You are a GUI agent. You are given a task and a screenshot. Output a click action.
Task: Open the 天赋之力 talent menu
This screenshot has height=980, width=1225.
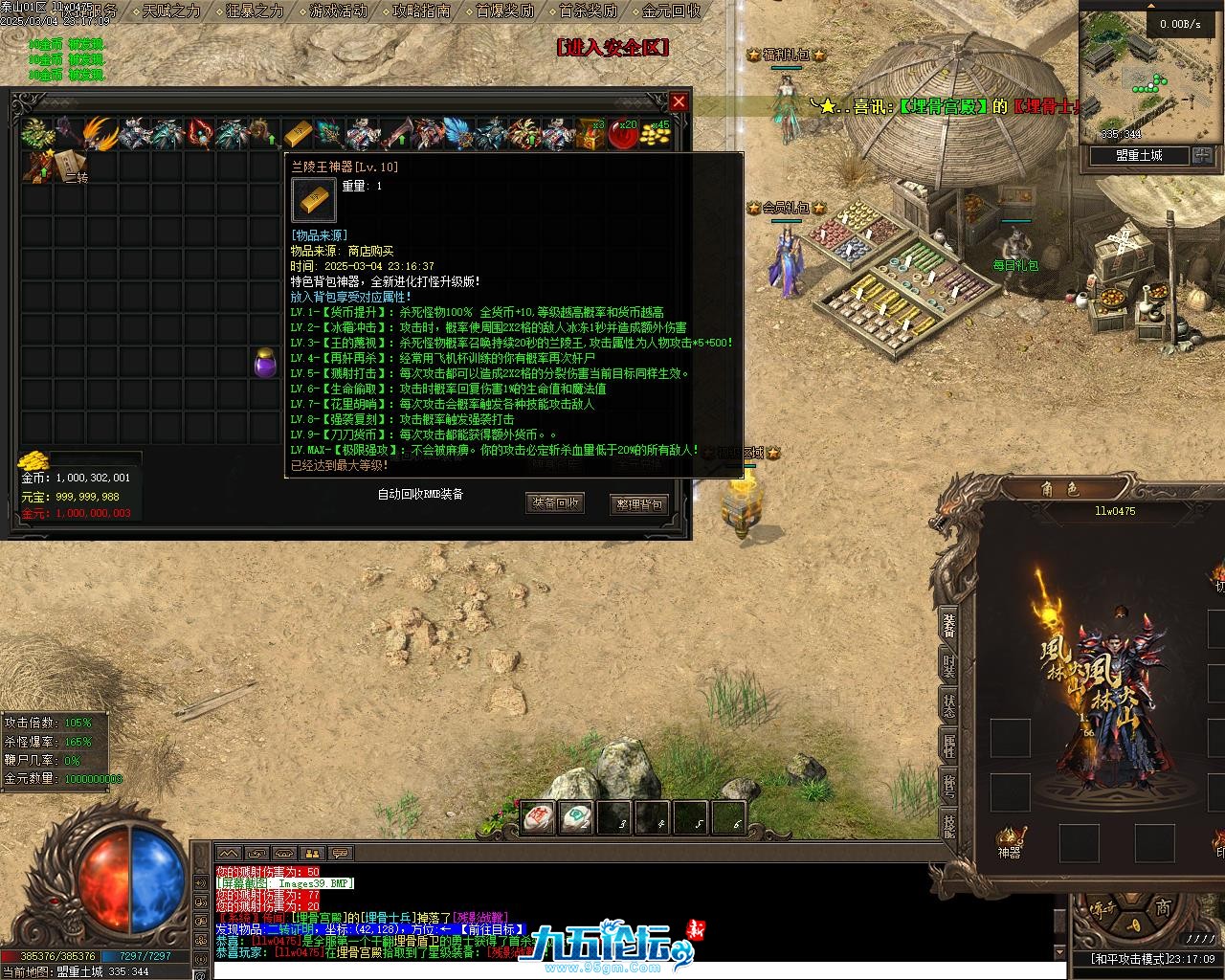171,11
